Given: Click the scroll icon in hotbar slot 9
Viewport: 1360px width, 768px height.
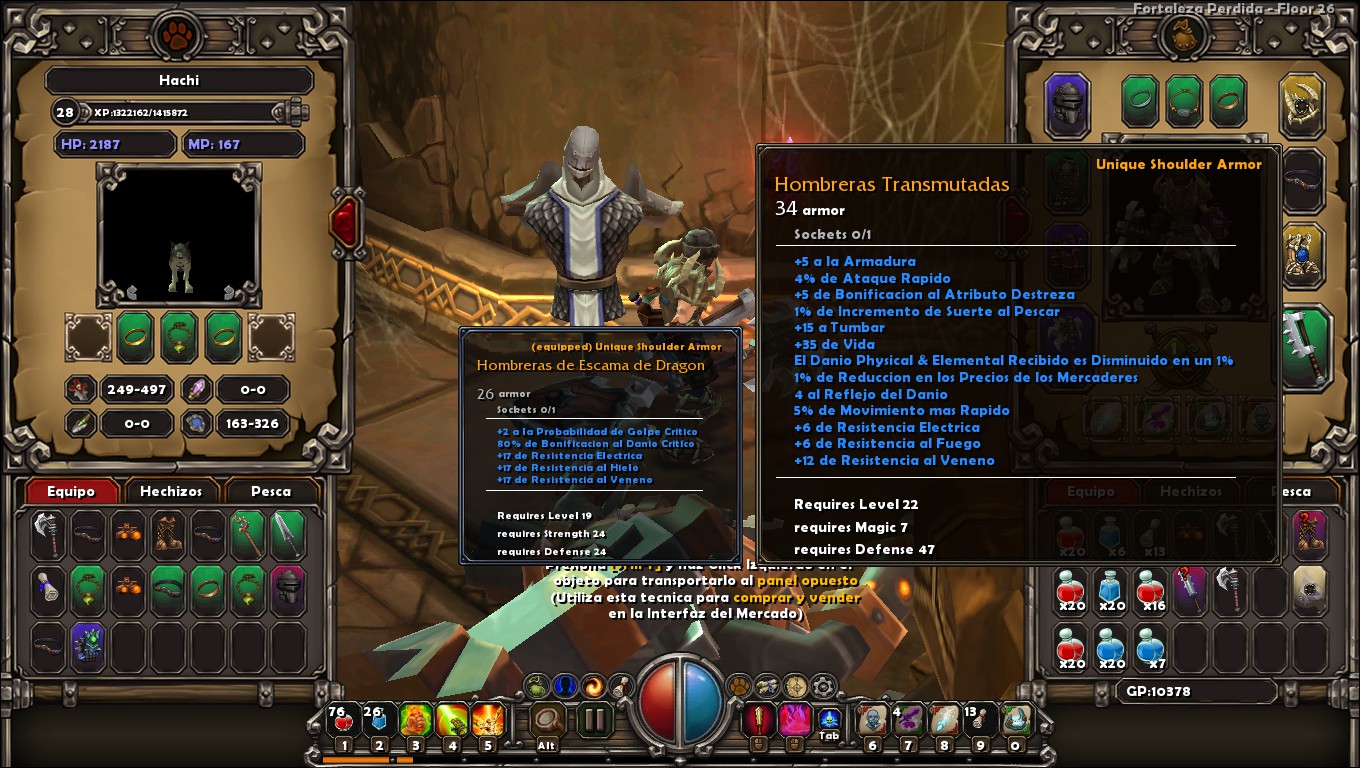Looking at the screenshot, I should coord(979,720).
